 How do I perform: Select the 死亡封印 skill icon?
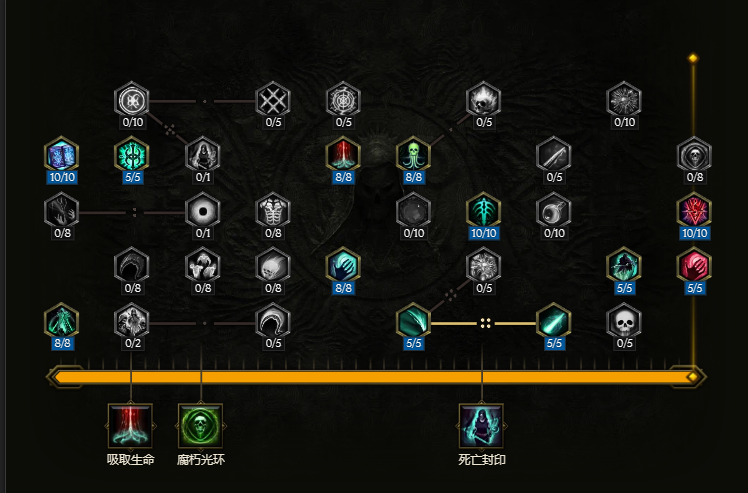pyautogui.click(x=482, y=426)
